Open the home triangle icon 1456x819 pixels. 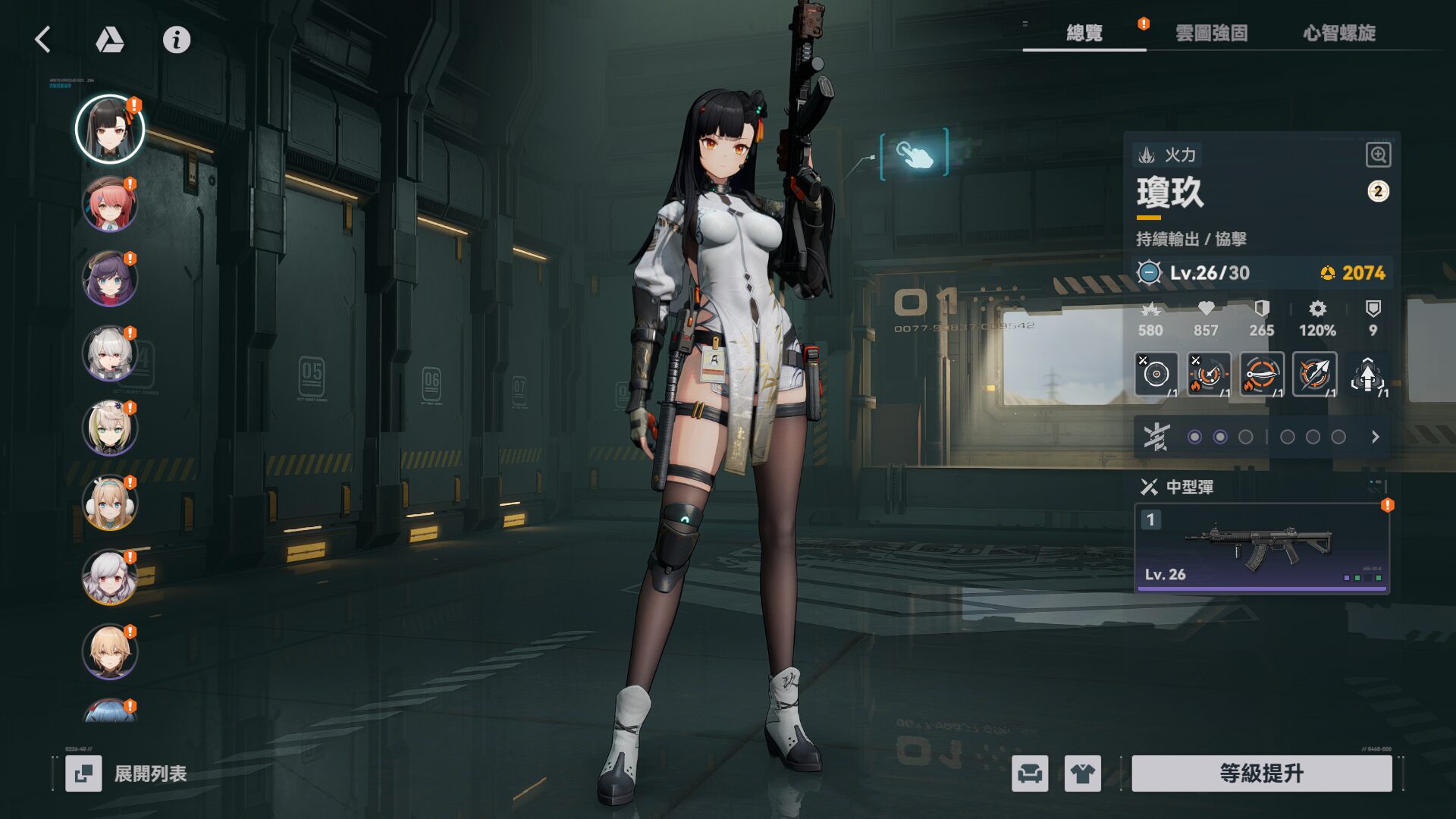(x=110, y=39)
